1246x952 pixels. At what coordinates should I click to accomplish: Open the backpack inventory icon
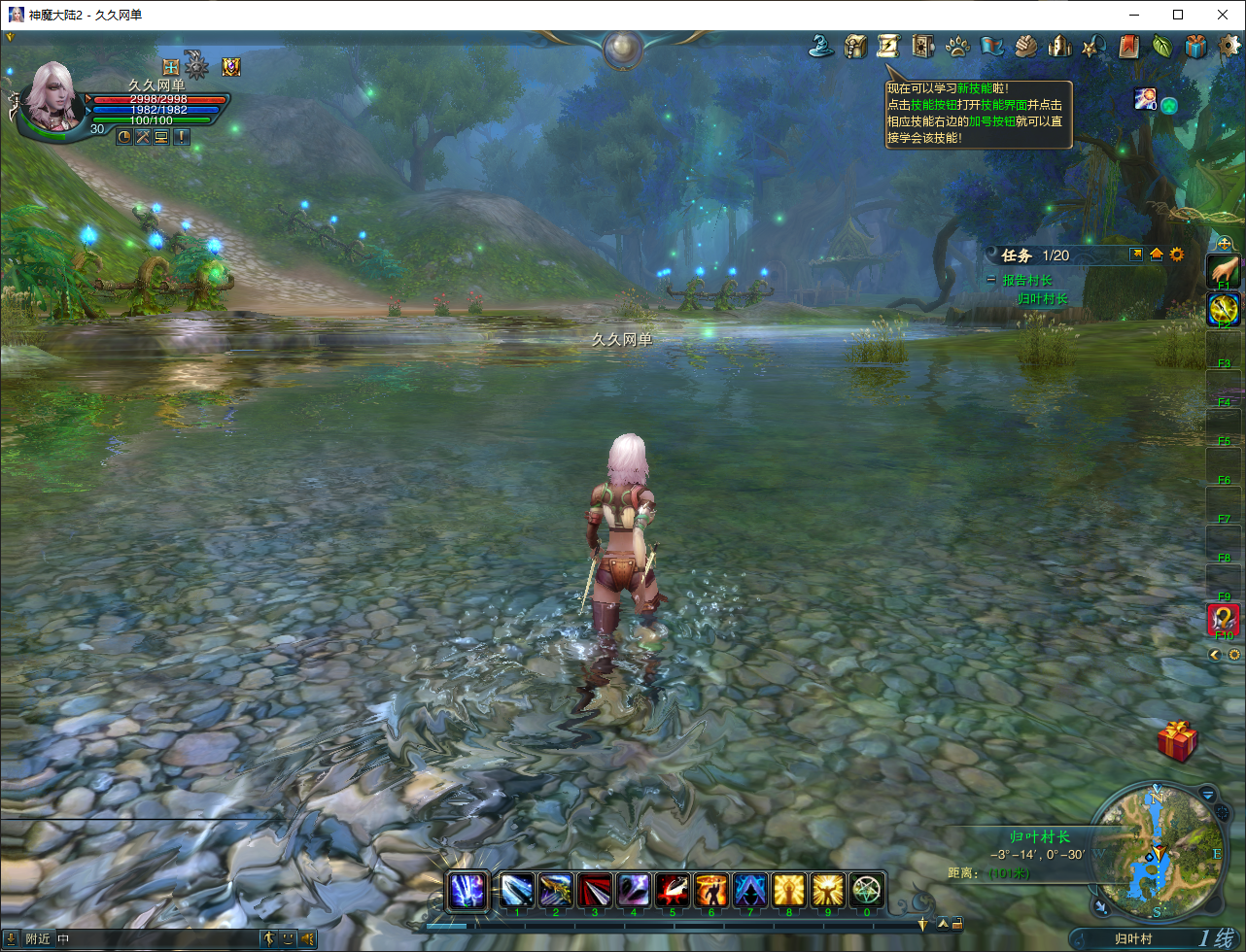click(855, 46)
